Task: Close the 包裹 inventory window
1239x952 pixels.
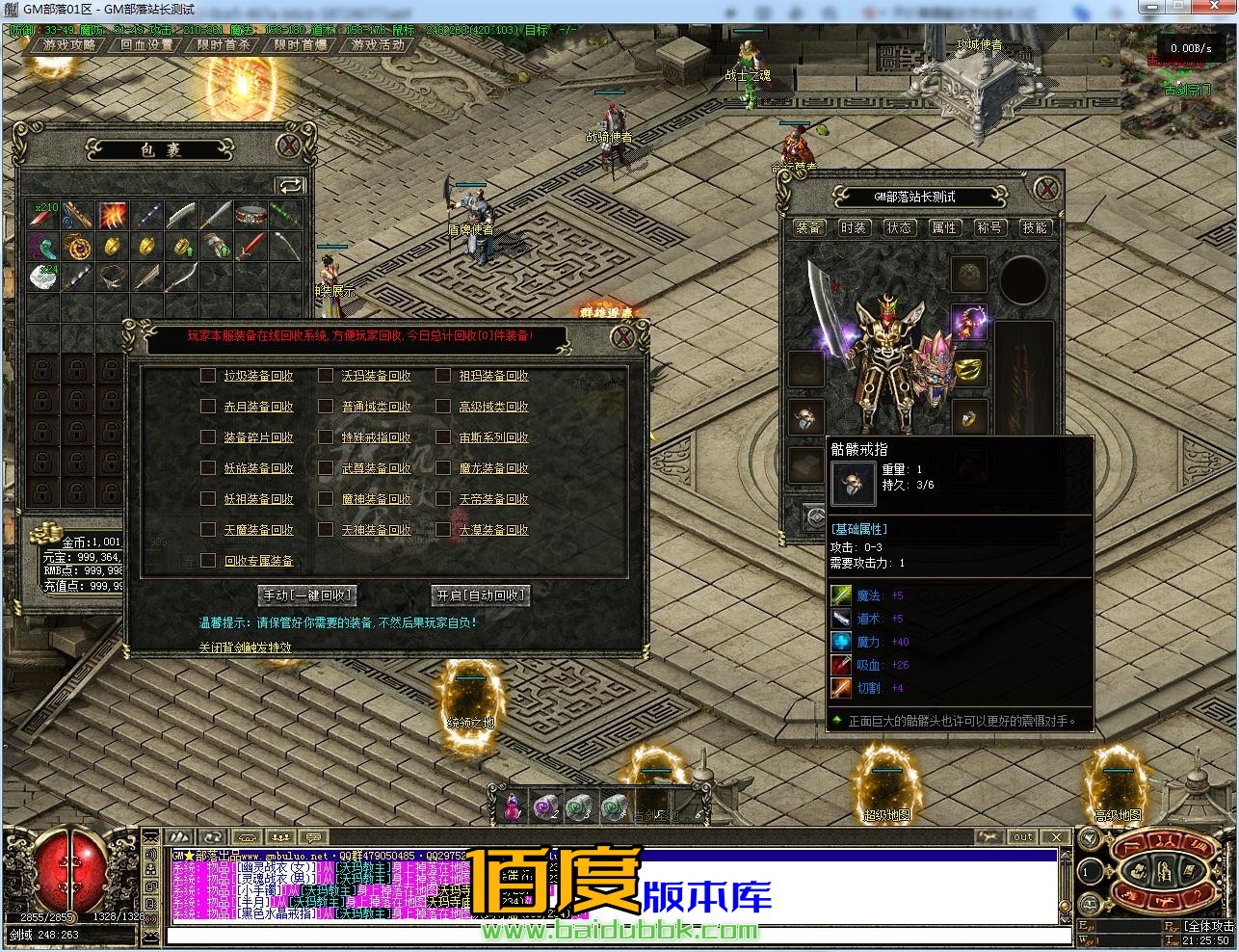Action: (x=289, y=146)
